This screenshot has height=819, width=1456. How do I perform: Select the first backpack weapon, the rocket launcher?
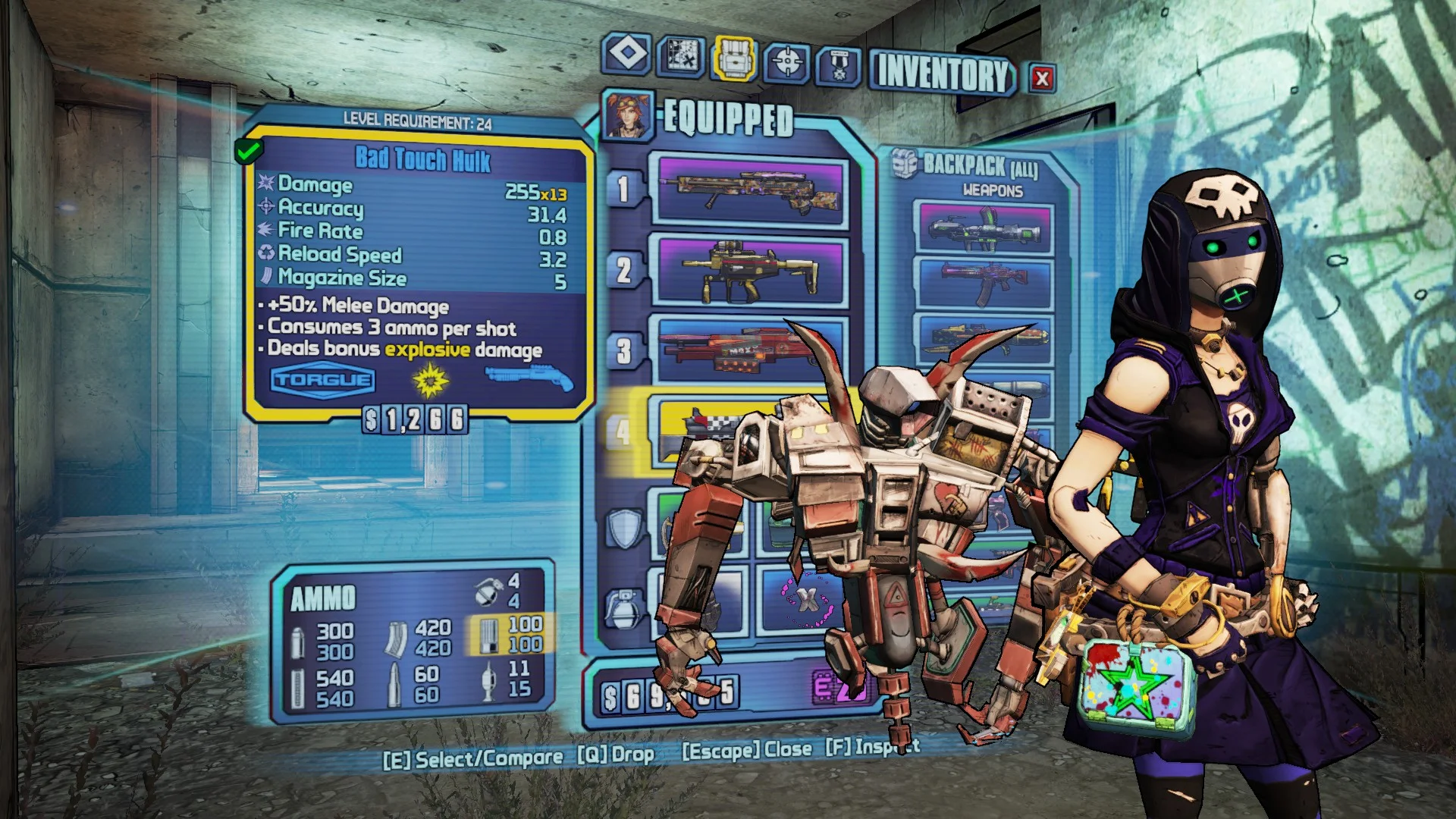tap(984, 229)
